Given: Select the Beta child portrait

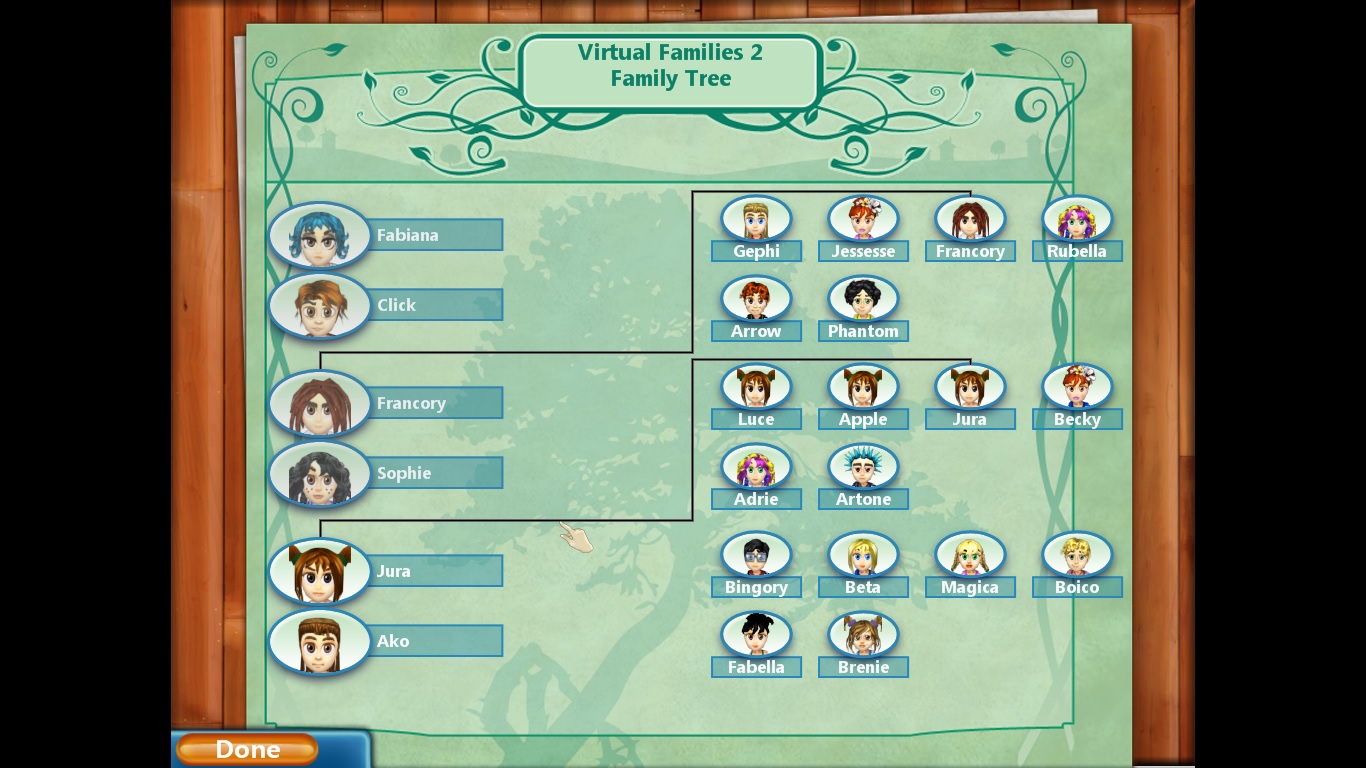Looking at the screenshot, I should point(863,555).
